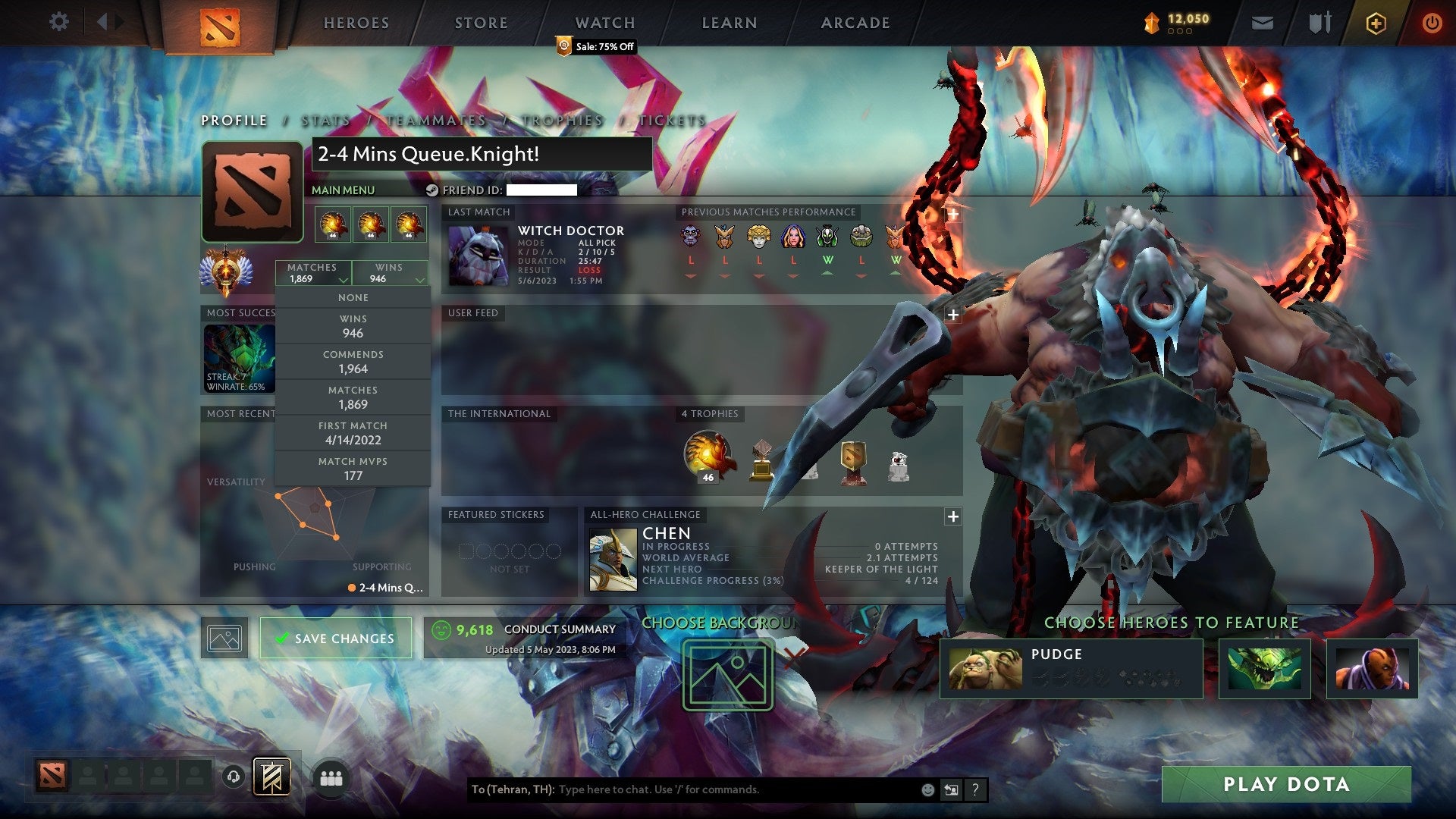Open the settings gear
This screenshot has width=1456, height=819.
click(59, 22)
